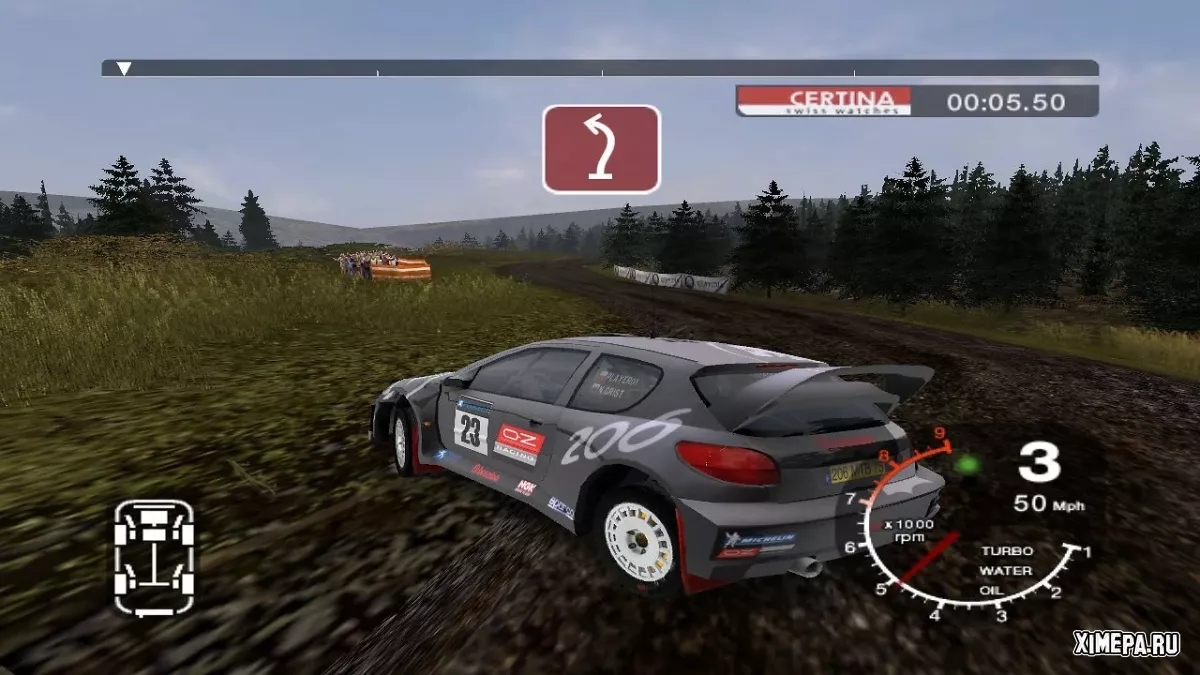Click the left-turn pace note sign
The image size is (1200, 675).
tap(601, 149)
